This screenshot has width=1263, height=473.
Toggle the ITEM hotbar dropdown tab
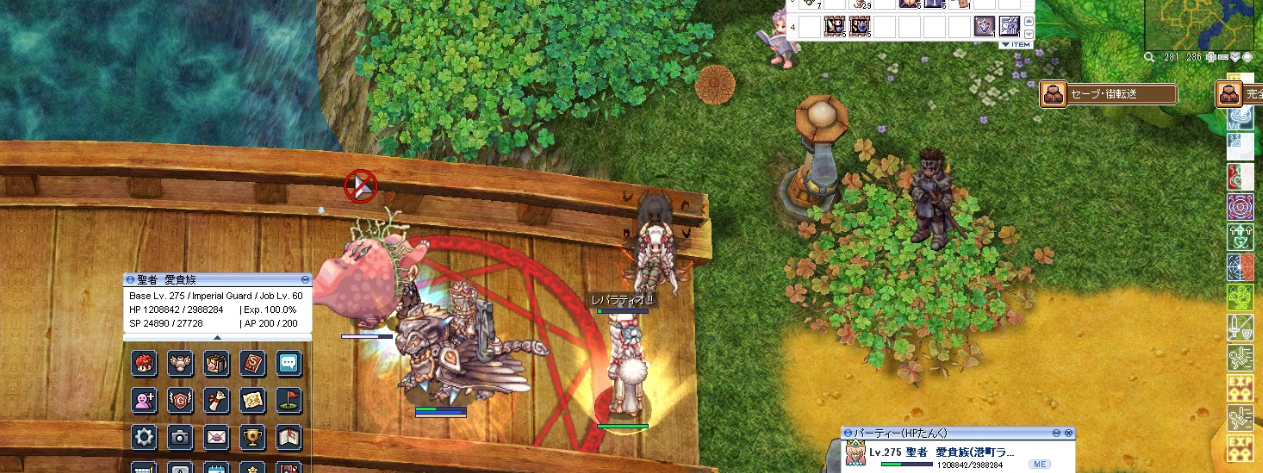[1015, 44]
